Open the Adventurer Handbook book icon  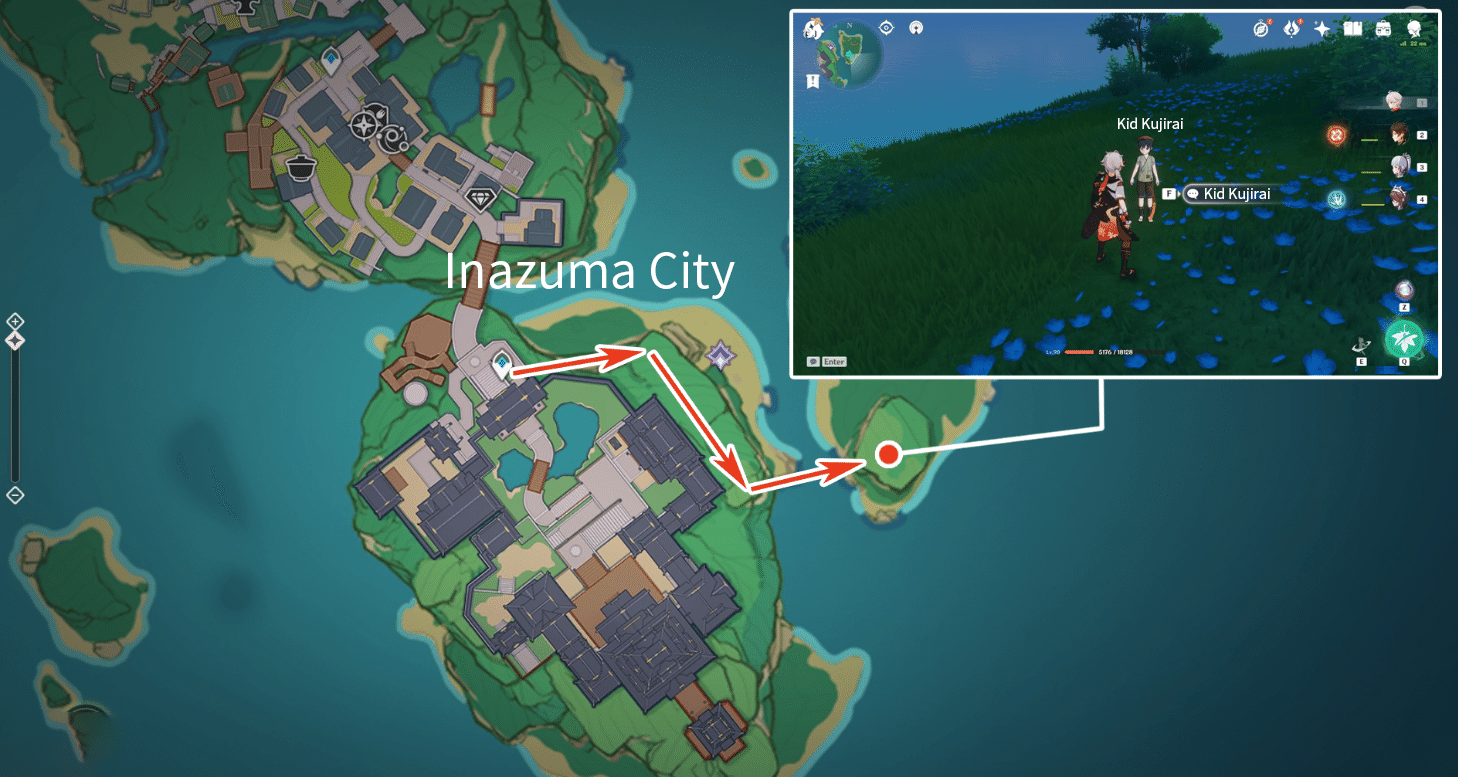pyautogui.click(x=1352, y=28)
